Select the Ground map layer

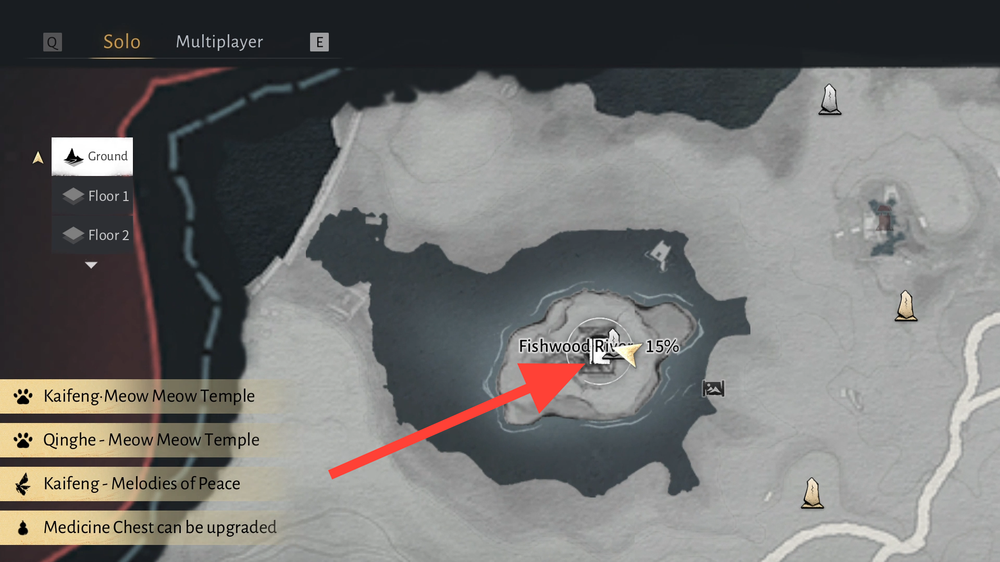point(93,157)
